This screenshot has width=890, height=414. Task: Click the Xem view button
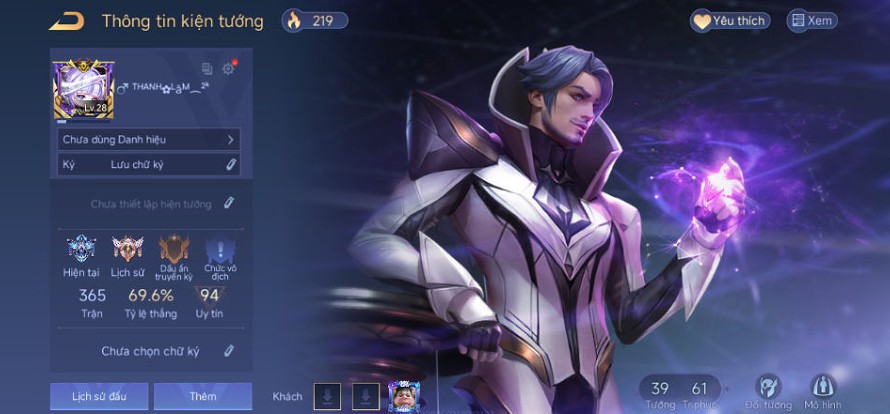coord(811,20)
